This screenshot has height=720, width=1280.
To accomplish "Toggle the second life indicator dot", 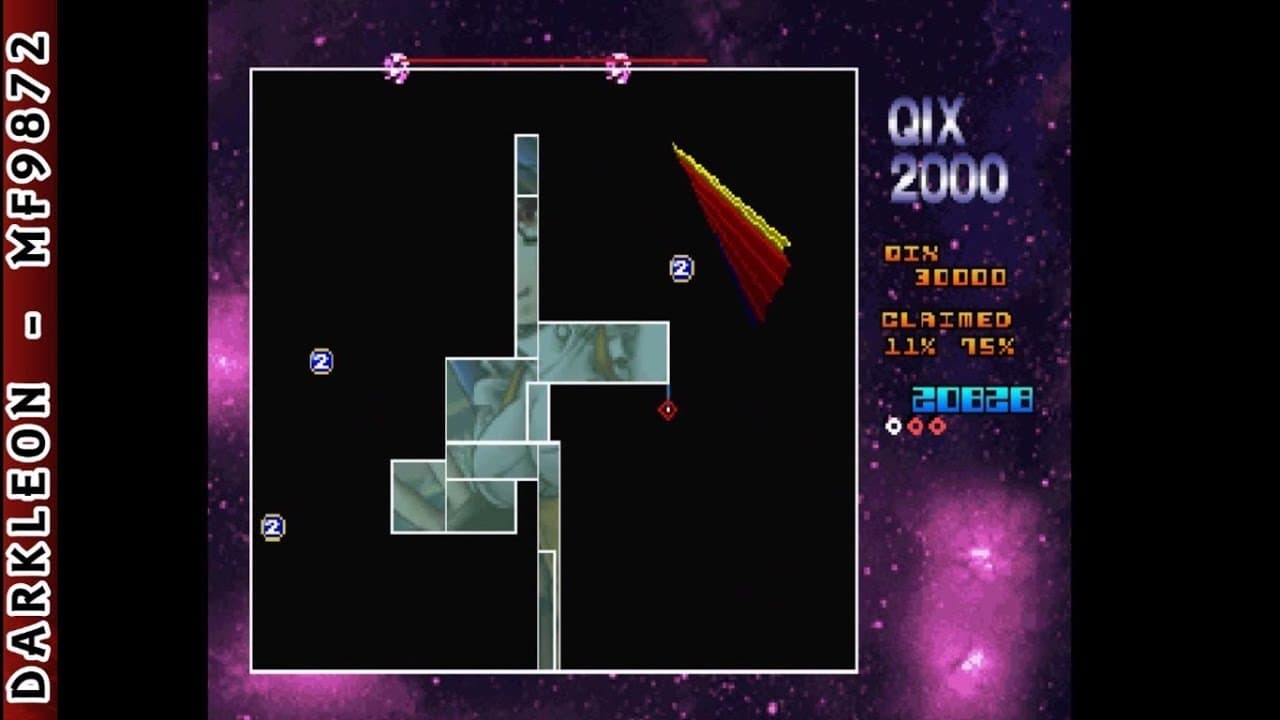I will point(916,423).
